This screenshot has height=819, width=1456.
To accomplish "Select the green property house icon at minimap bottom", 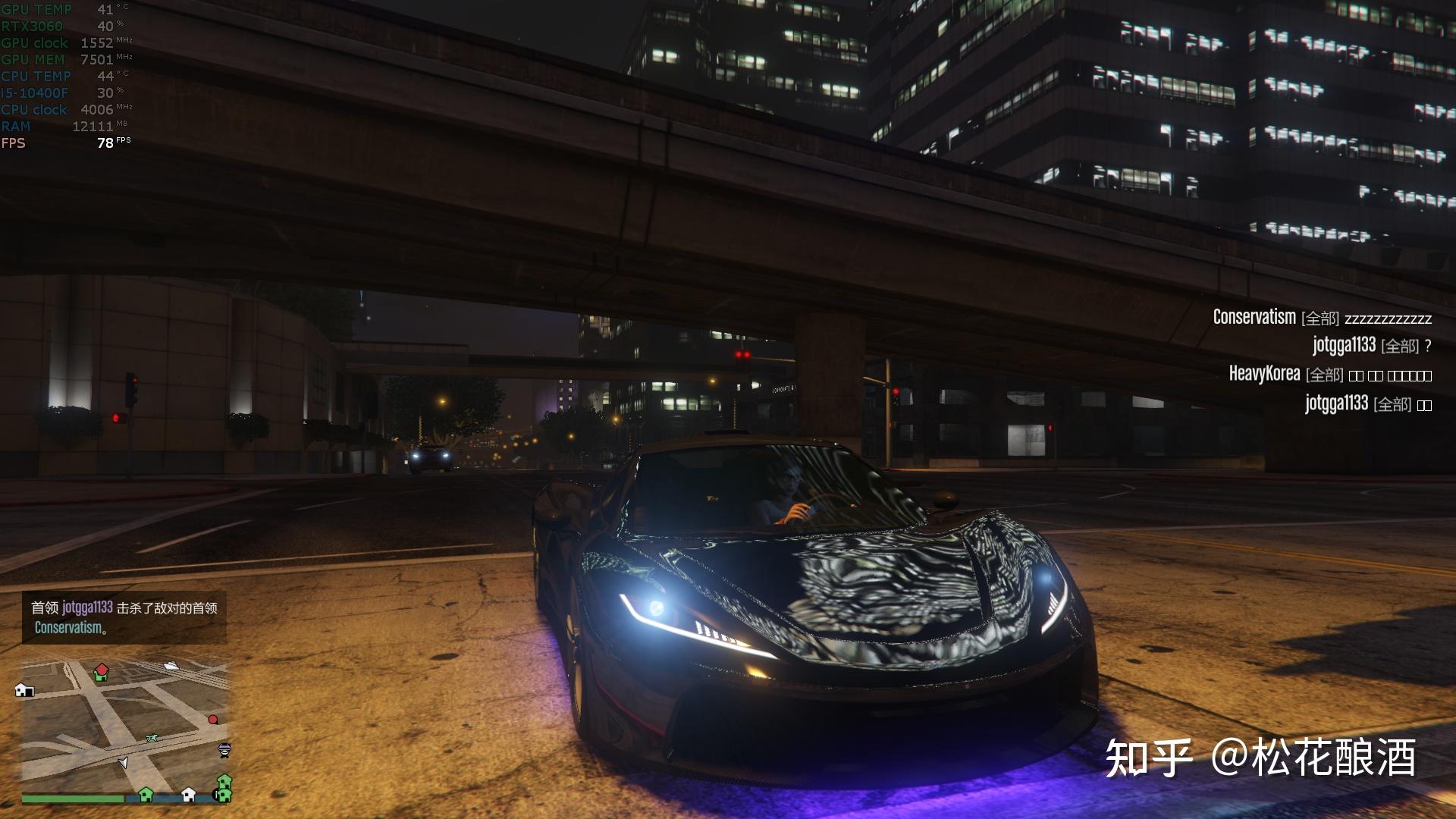I will 146,795.
